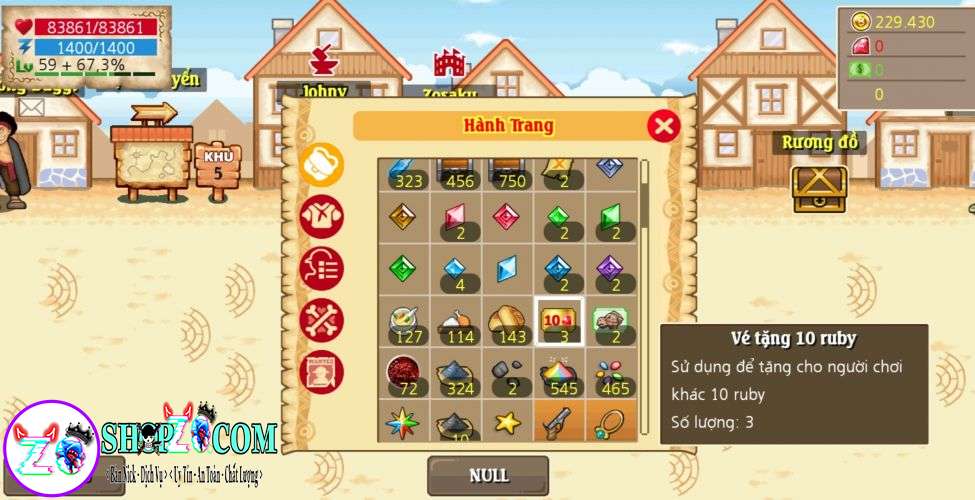
Task: Select the roast chicken food slot
Action: tap(455, 321)
